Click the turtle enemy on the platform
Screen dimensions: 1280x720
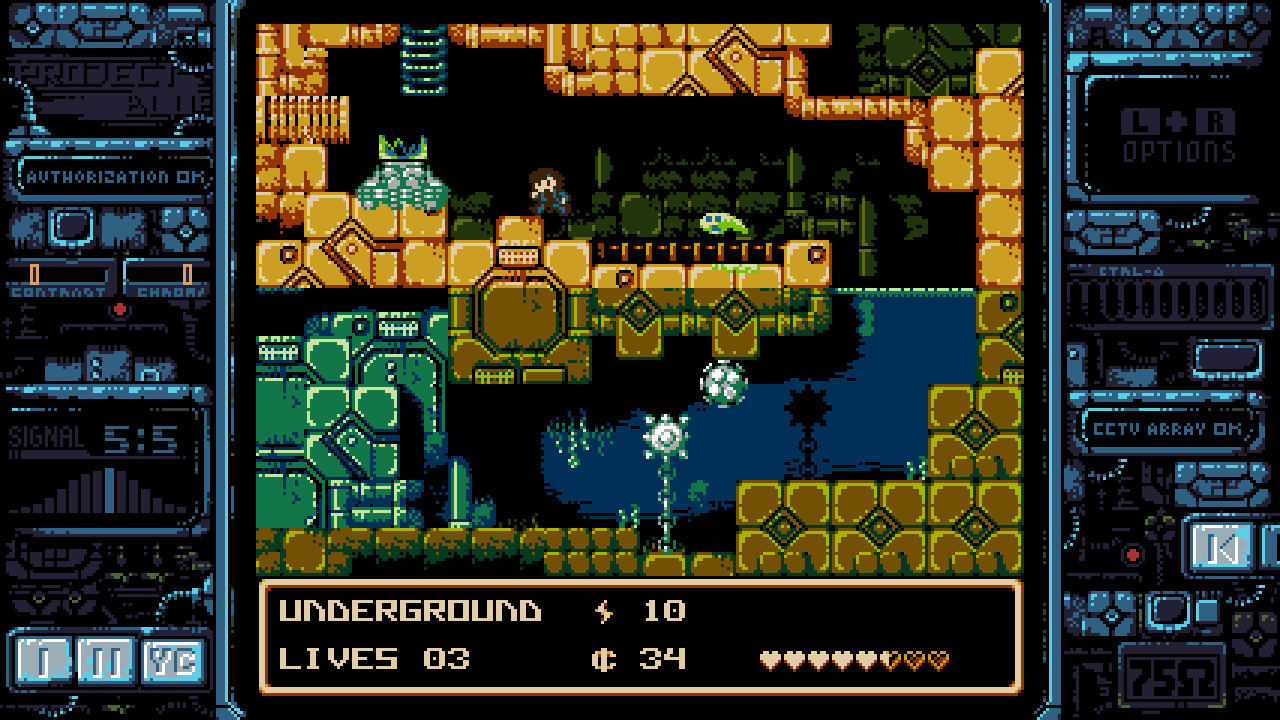(x=723, y=222)
